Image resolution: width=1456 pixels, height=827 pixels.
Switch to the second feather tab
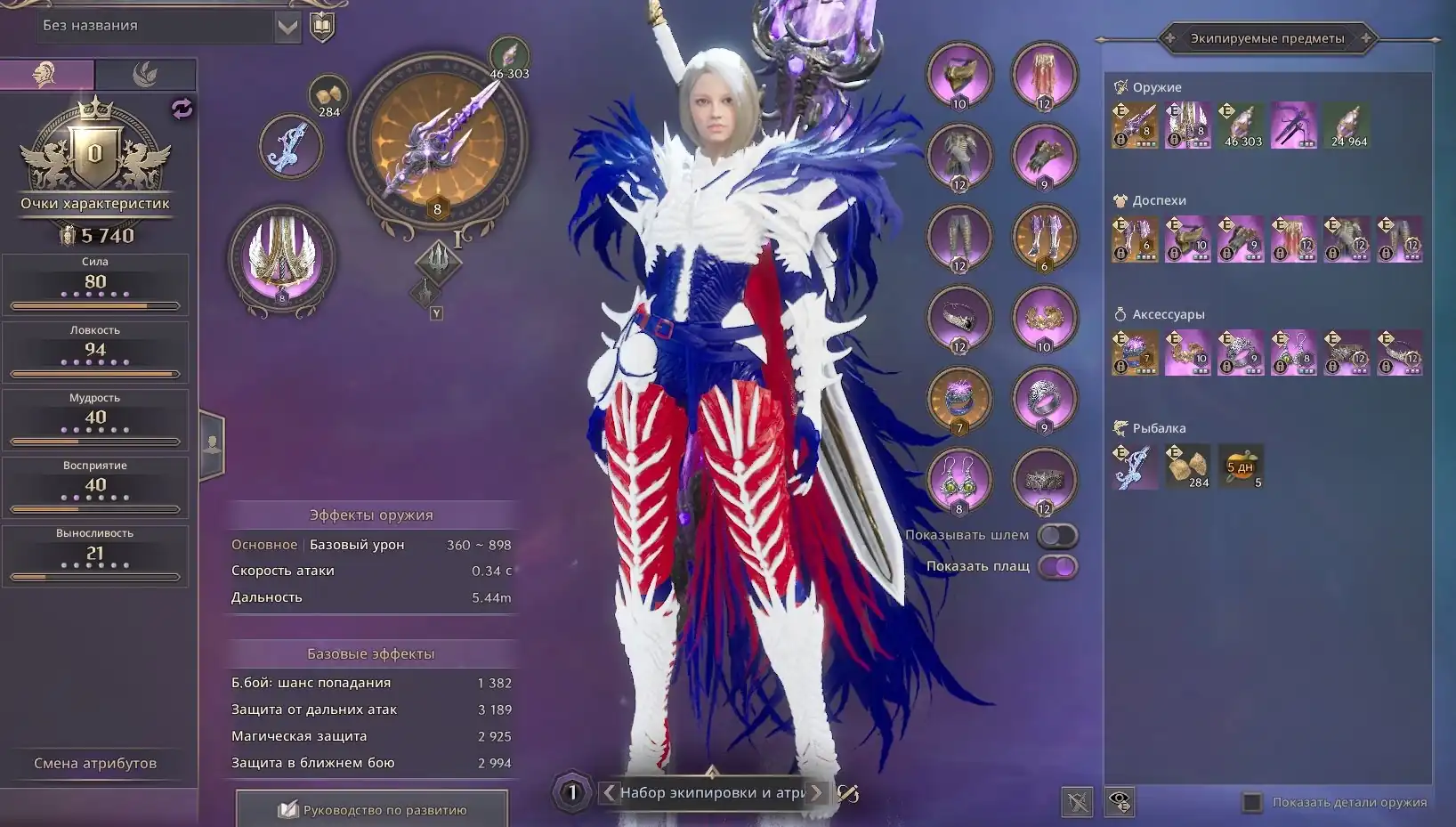pos(145,74)
